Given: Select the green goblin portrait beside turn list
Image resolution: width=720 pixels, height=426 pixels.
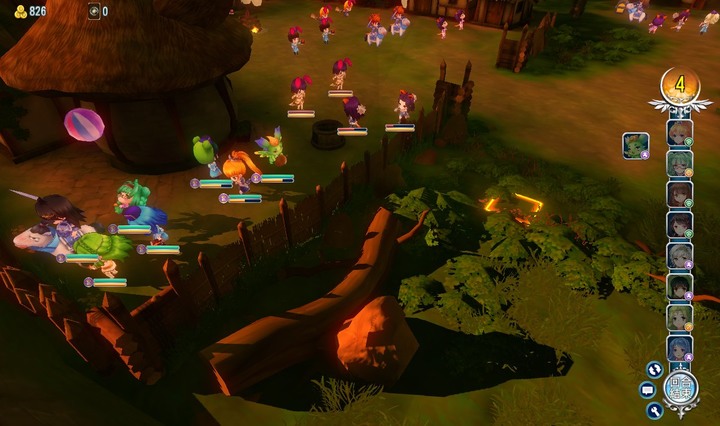Looking at the screenshot, I should pos(636,146).
